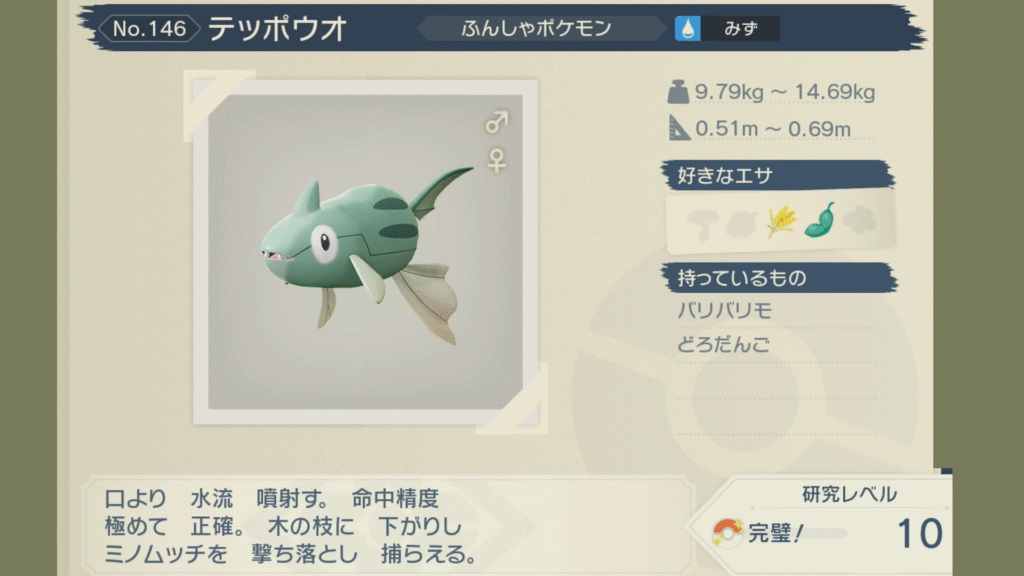Select the golden grain food icon
This screenshot has height=576, width=1024.
coord(781,222)
